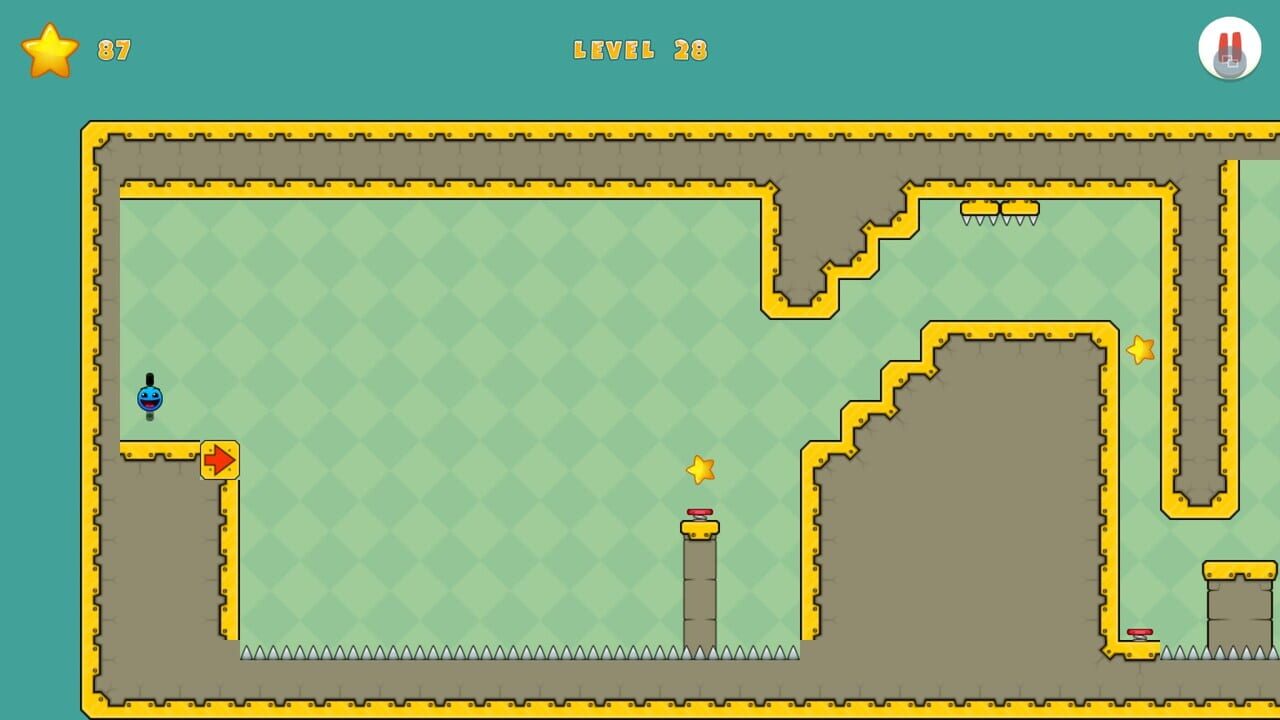Click the character's black antenna hat
1280x720 pixels.
[148, 380]
